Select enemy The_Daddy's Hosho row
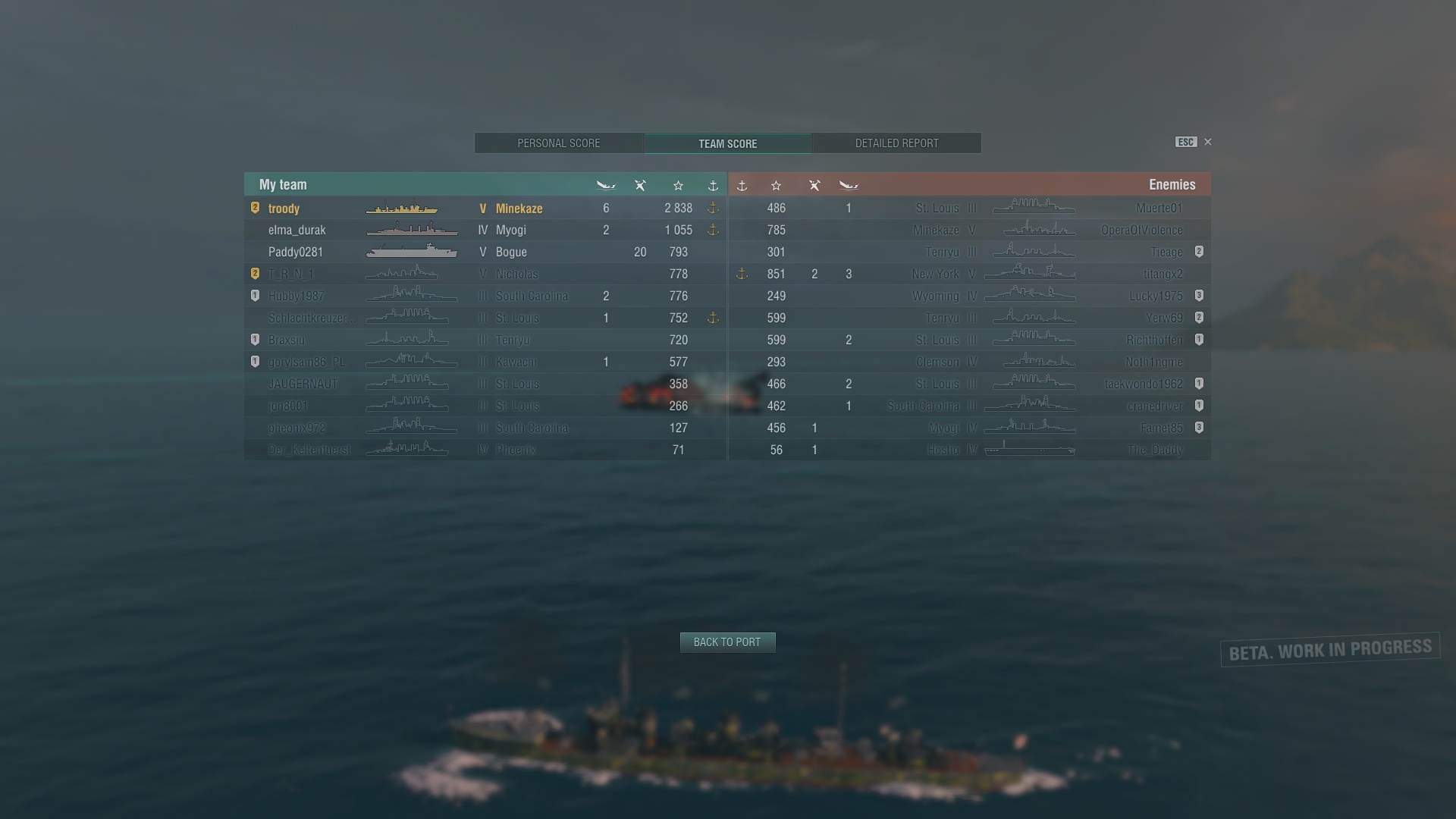 click(x=969, y=450)
